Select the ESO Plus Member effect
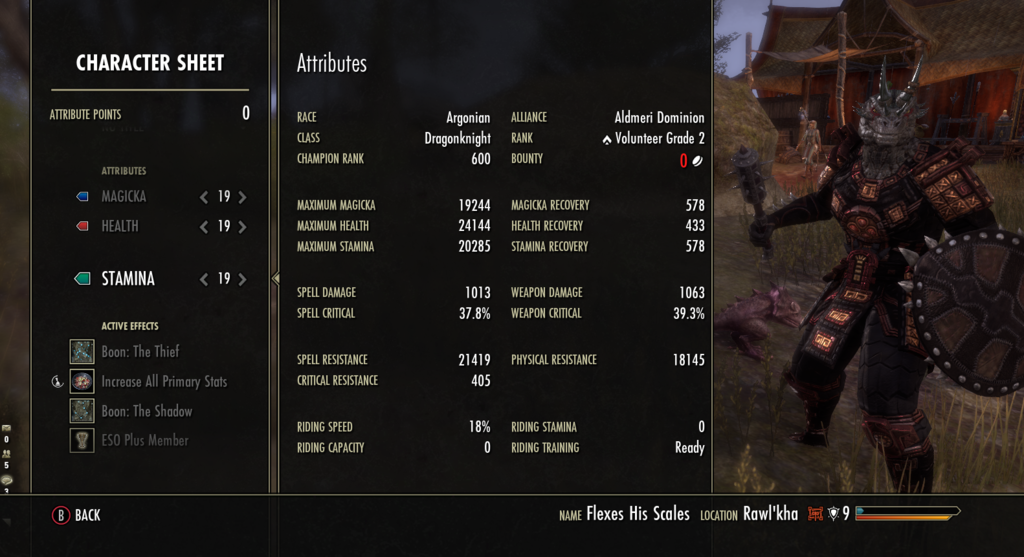Screen dimensions: 1024x557 point(144,440)
